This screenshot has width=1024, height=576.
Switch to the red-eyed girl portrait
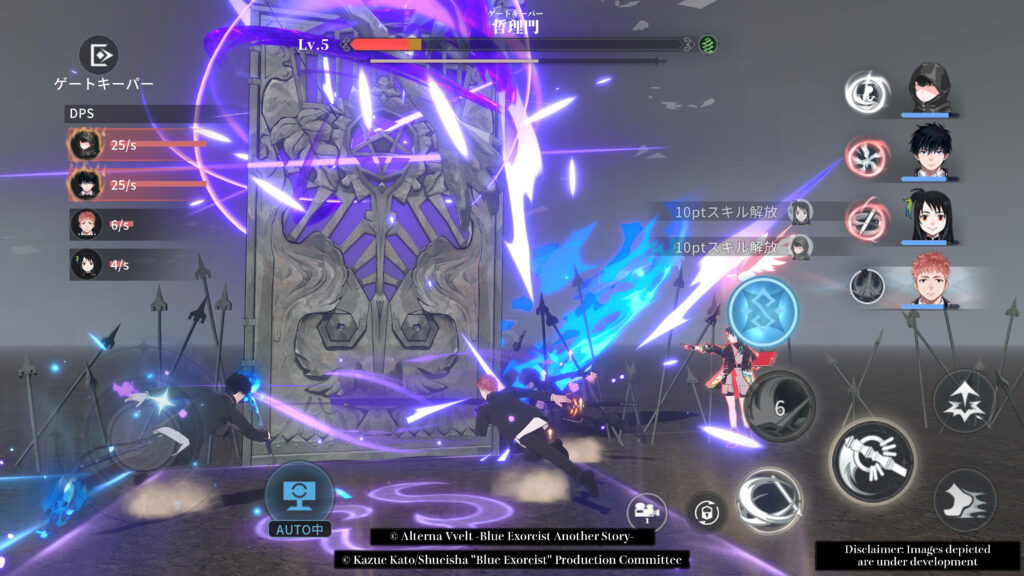931,216
